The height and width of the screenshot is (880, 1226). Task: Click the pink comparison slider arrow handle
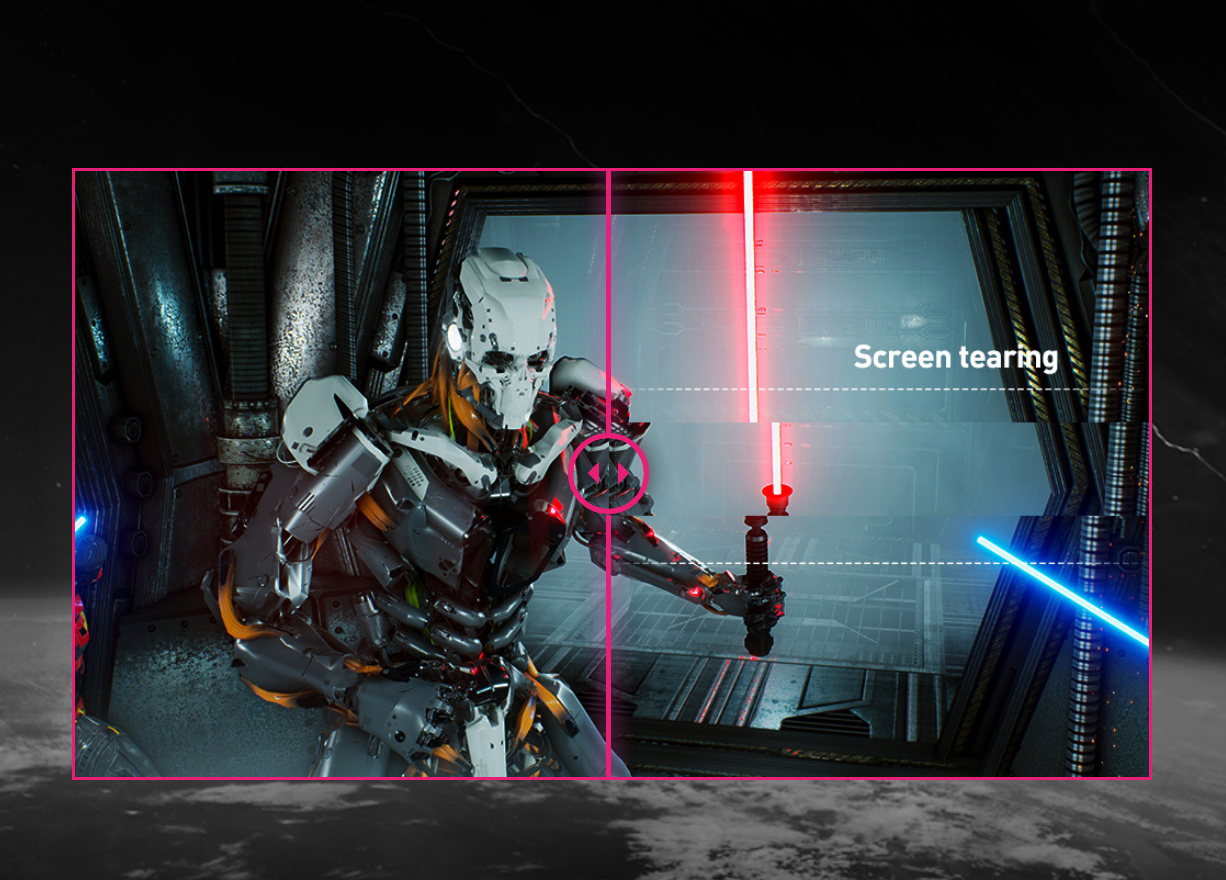pos(608,473)
